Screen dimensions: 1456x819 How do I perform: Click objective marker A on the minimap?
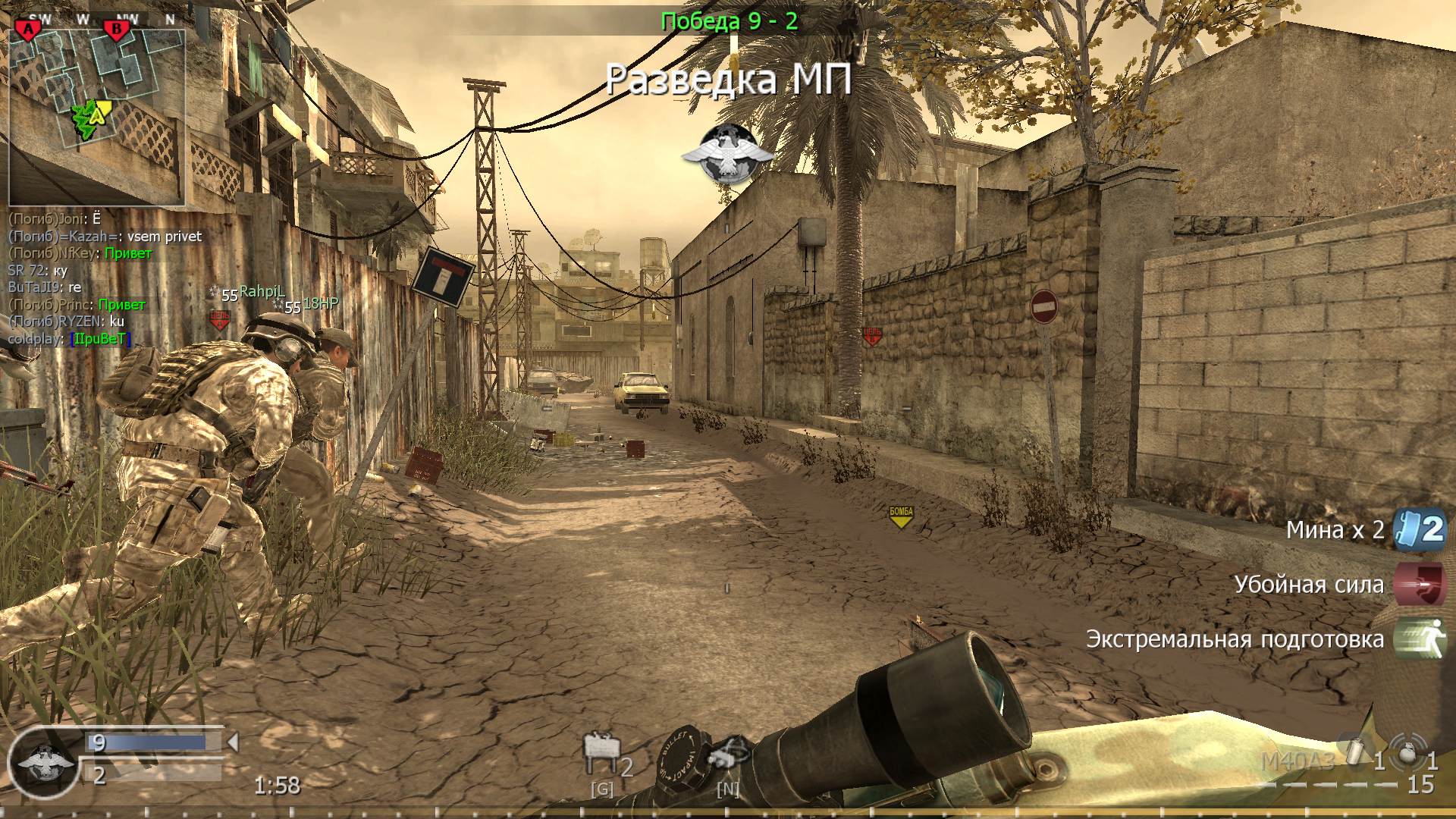click(28, 27)
